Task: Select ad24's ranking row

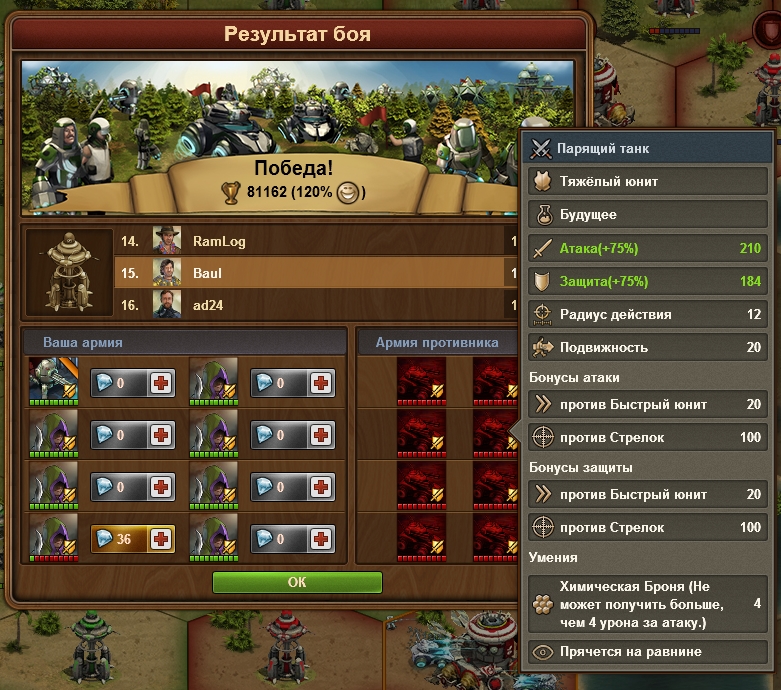Action: click(330, 303)
